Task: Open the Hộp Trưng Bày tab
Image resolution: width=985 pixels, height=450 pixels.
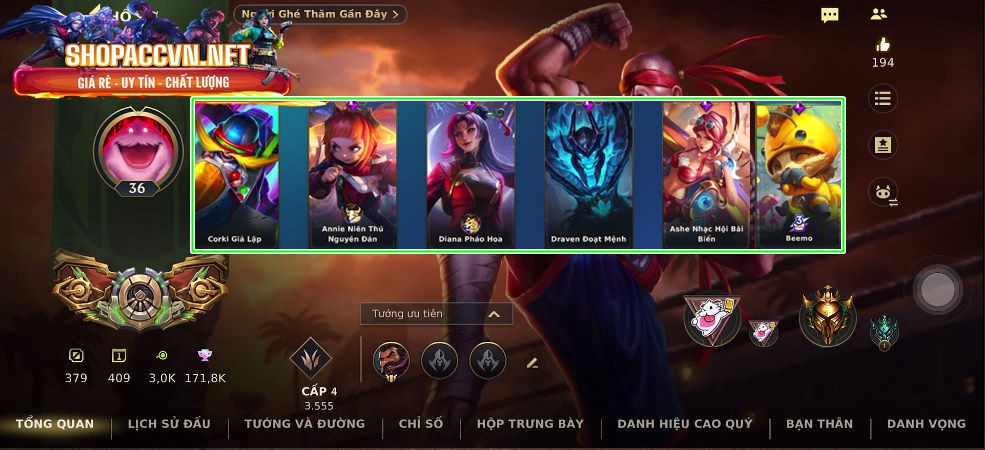Action: tap(530, 424)
